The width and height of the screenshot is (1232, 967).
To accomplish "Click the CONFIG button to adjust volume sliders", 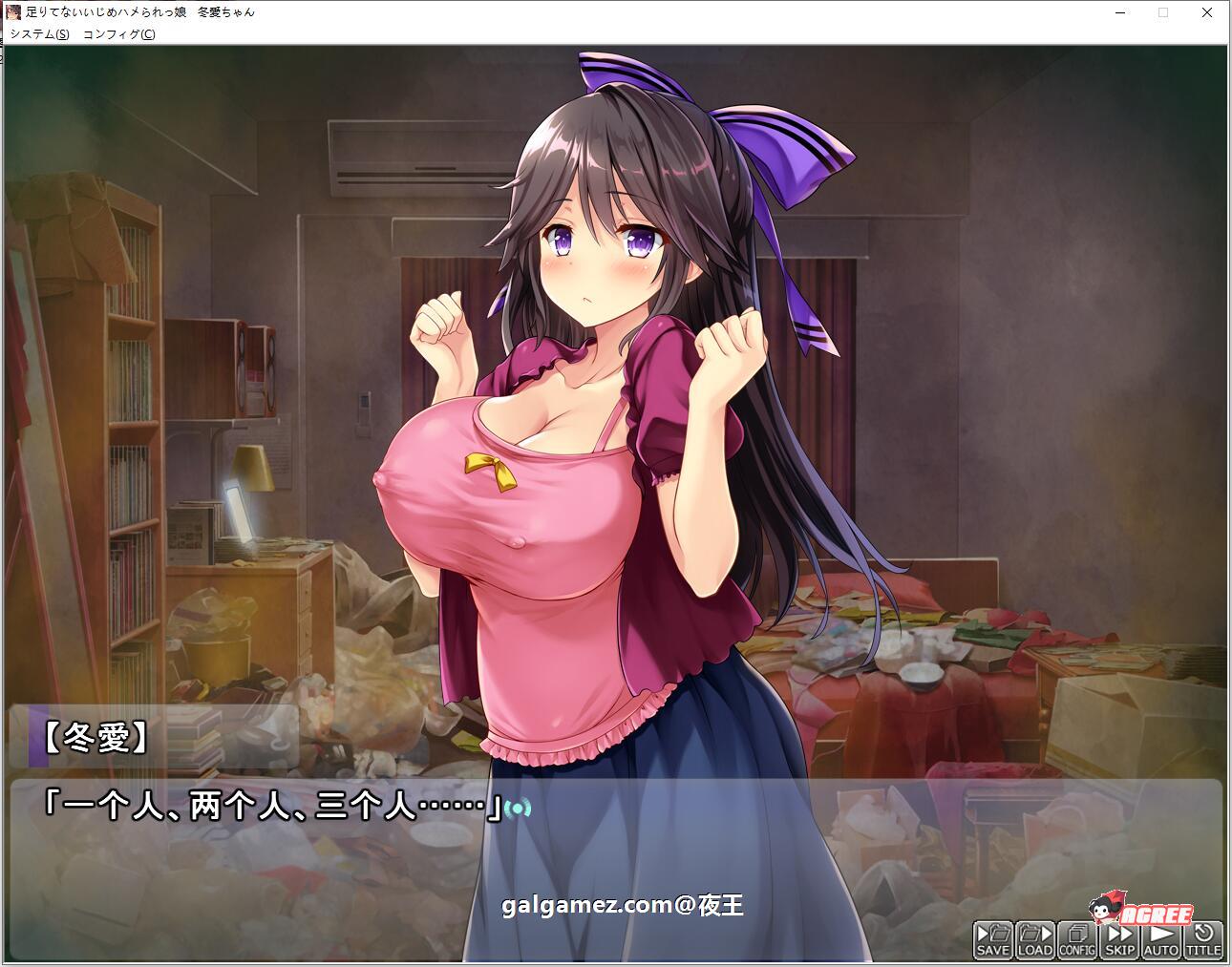I will pos(1076,939).
